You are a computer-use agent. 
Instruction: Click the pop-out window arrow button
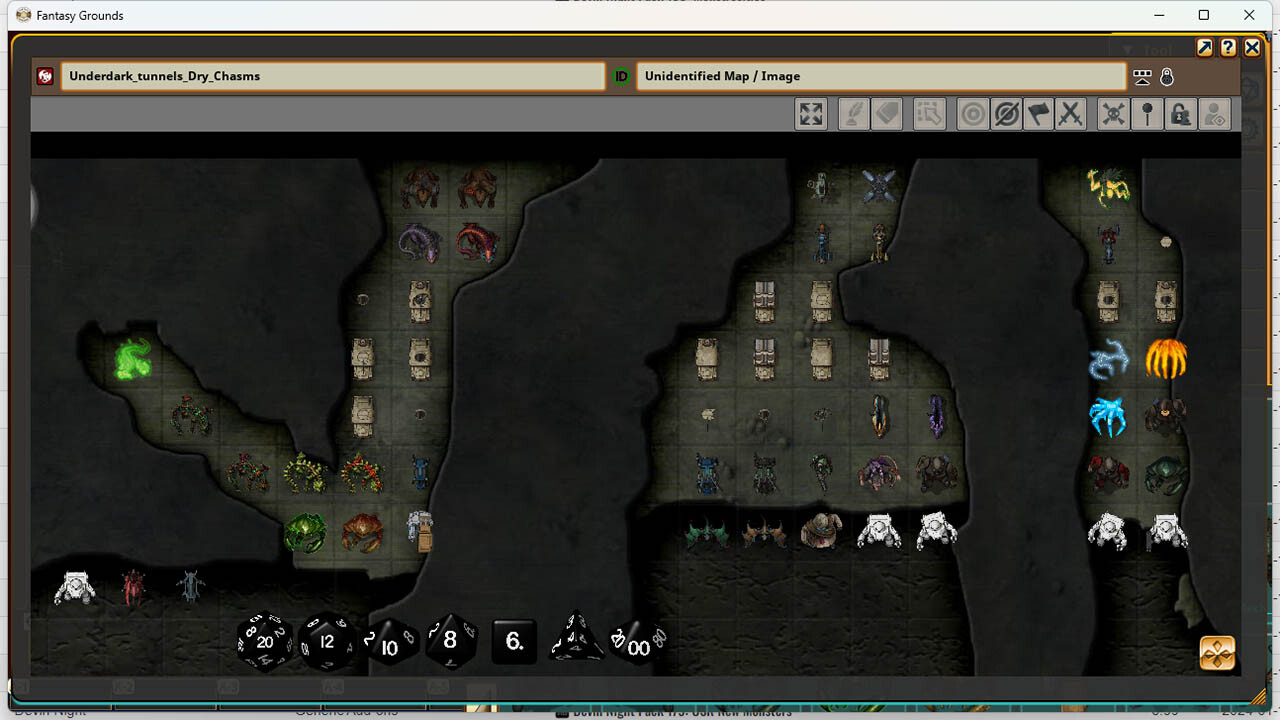[1204, 47]
